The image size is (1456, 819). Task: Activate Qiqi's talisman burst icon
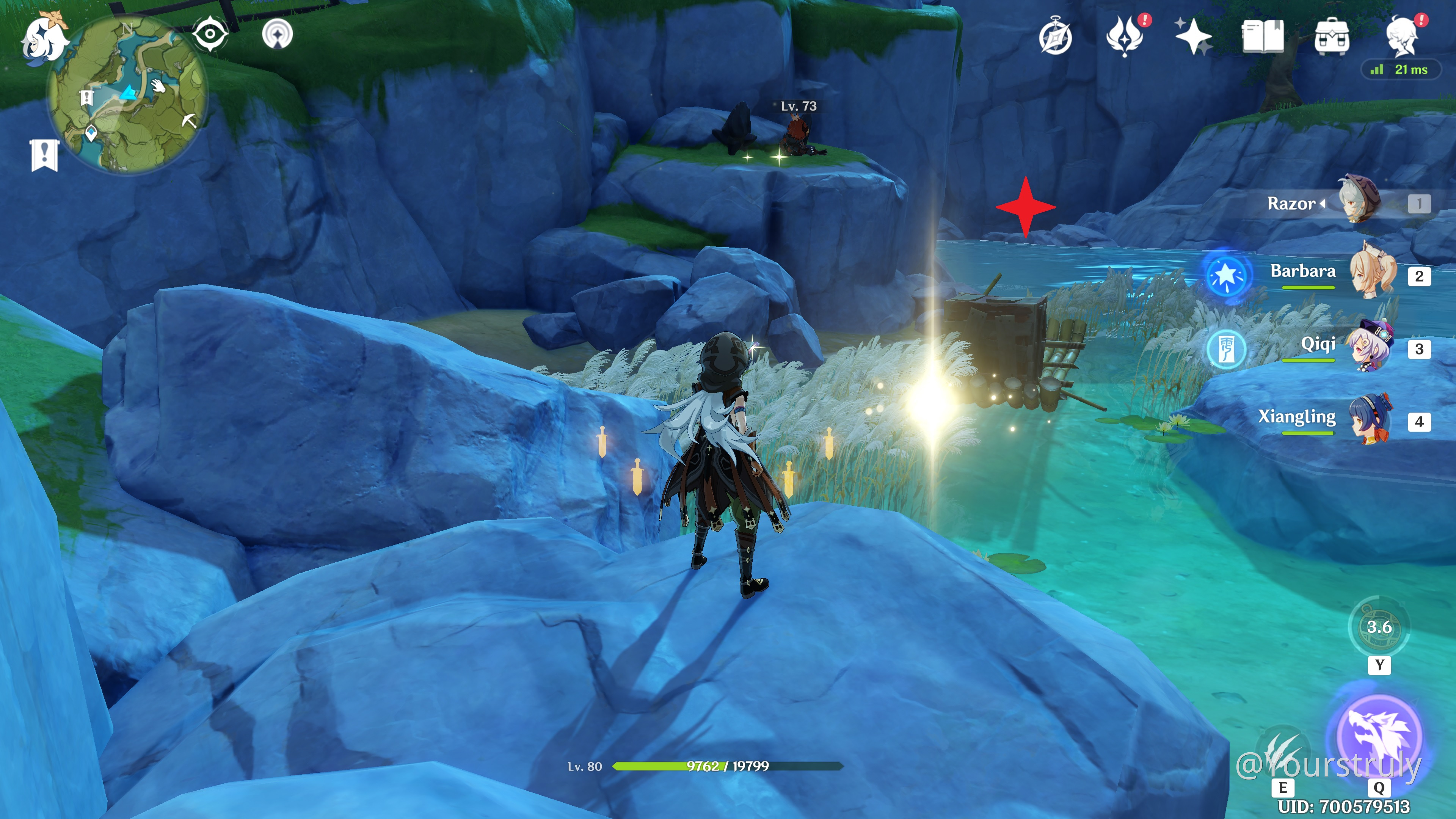tap(1225, 348)
